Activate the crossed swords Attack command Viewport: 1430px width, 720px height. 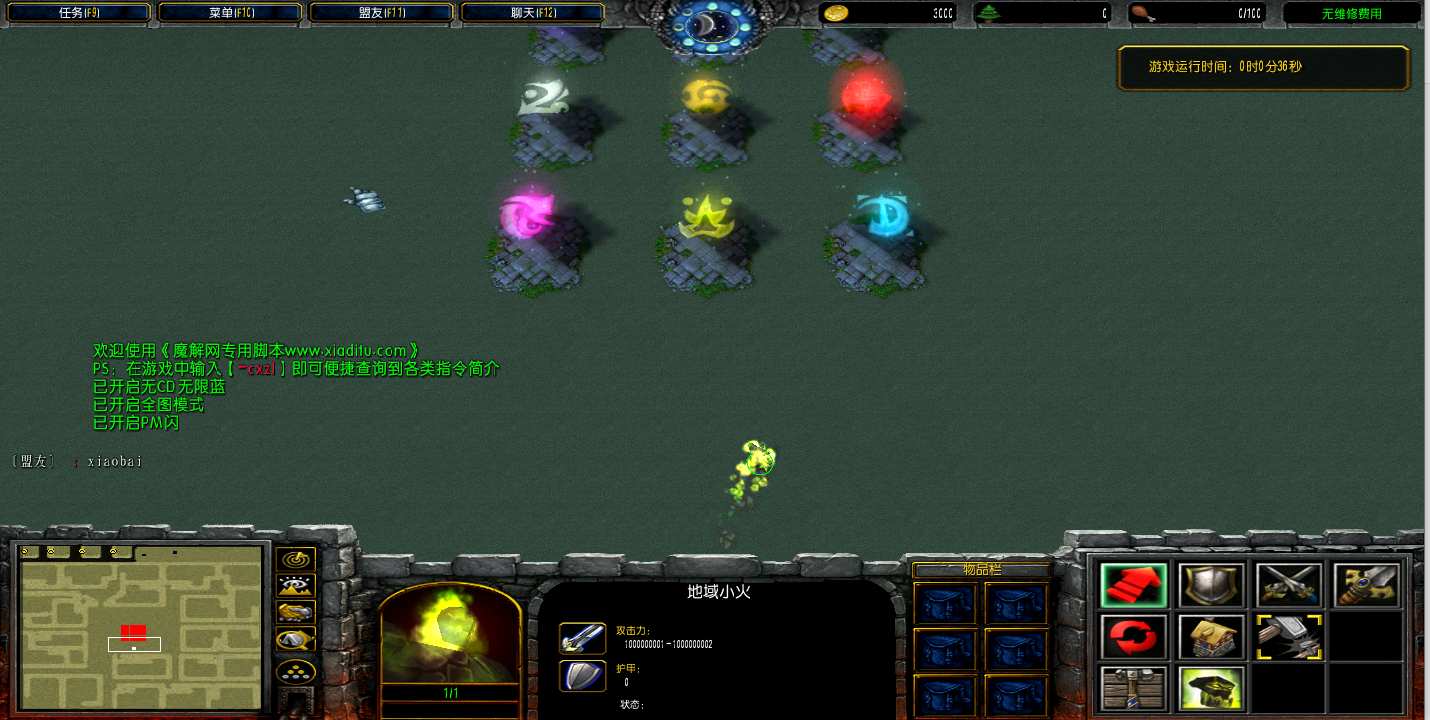[x=1289, y=585]
